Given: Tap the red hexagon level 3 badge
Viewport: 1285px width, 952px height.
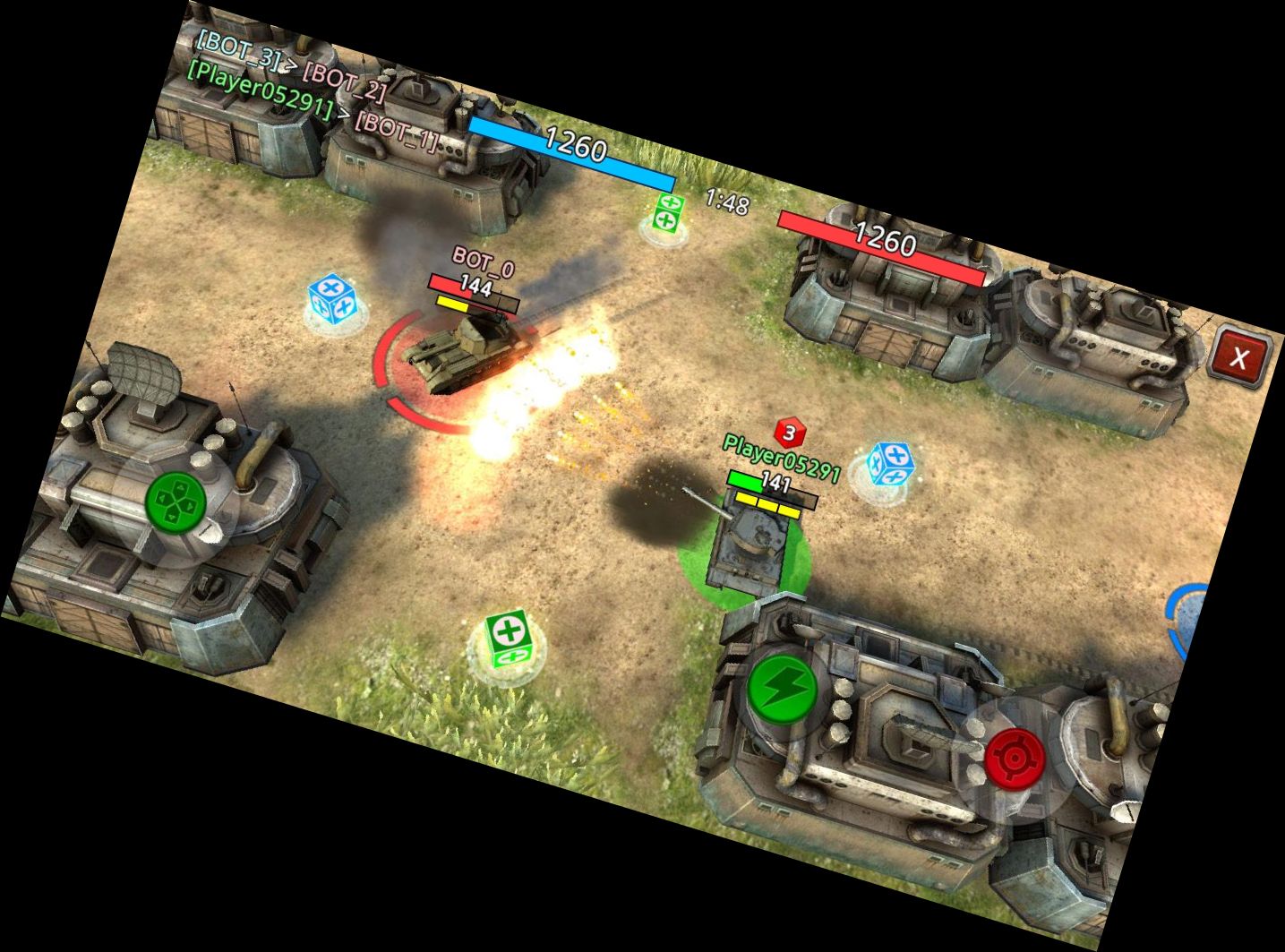Looking at the screenshot, I should [789, 433].
